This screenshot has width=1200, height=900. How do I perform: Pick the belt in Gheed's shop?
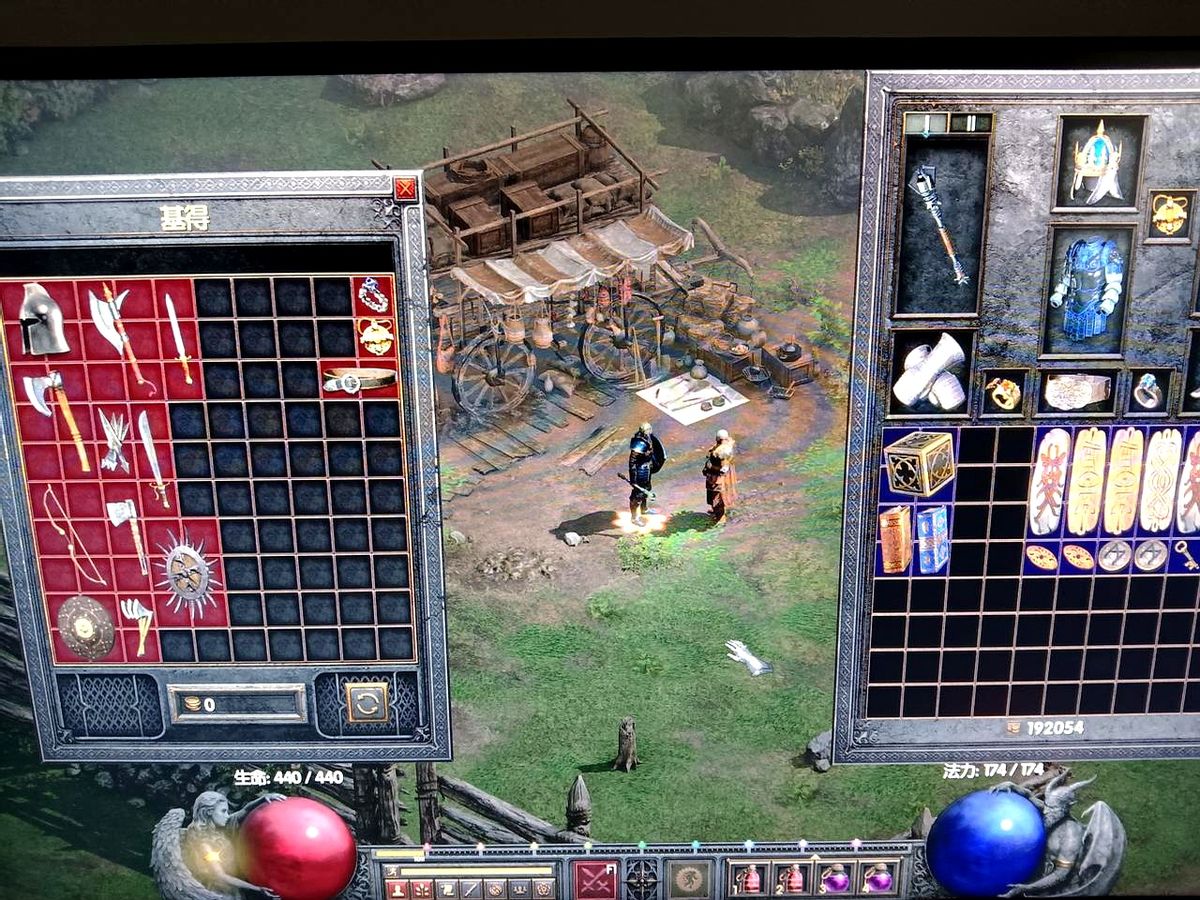(360, 381)
